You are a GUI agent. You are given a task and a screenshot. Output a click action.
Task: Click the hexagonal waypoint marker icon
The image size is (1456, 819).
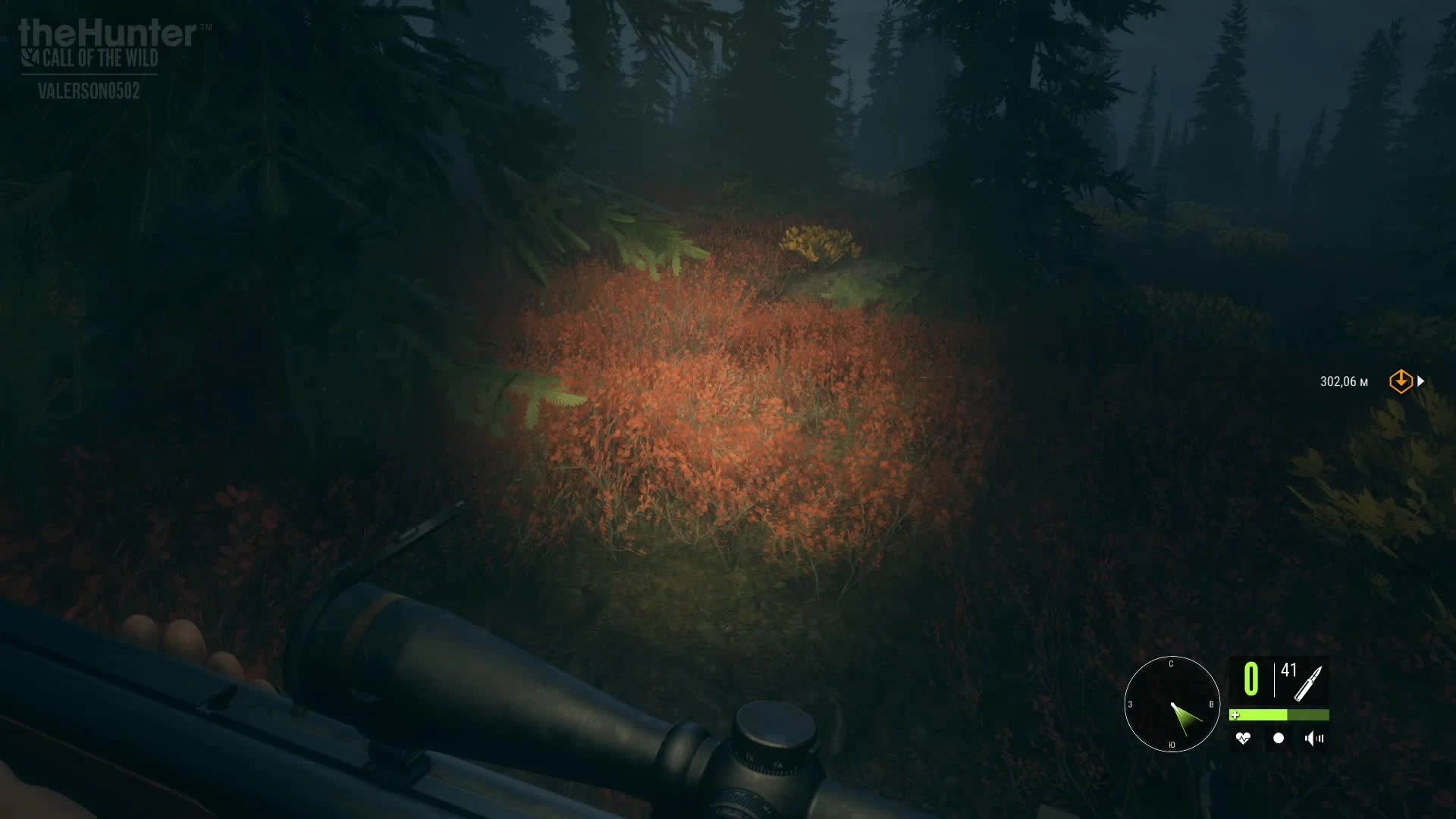click(x=1401, y=381)
